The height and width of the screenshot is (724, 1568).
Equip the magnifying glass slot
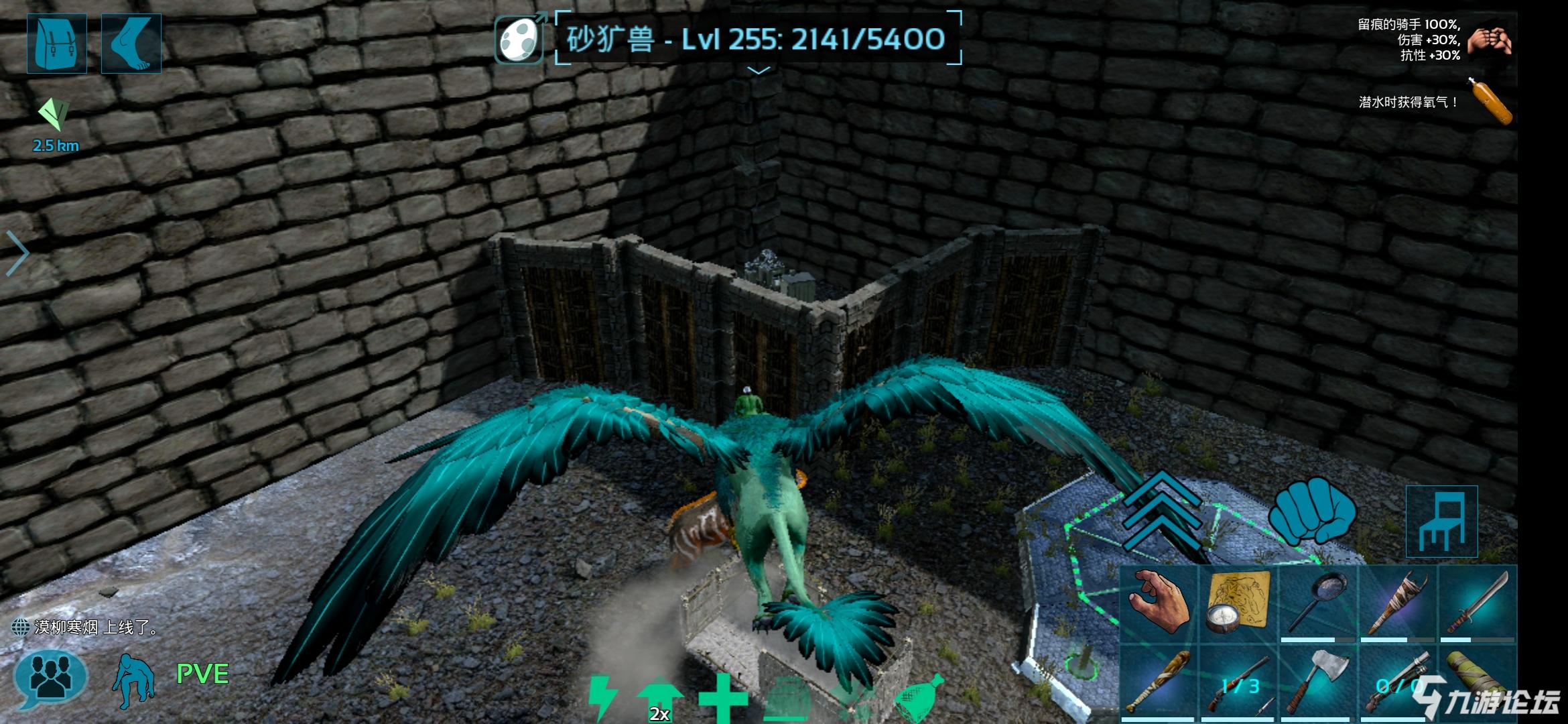click(1317, 603)
